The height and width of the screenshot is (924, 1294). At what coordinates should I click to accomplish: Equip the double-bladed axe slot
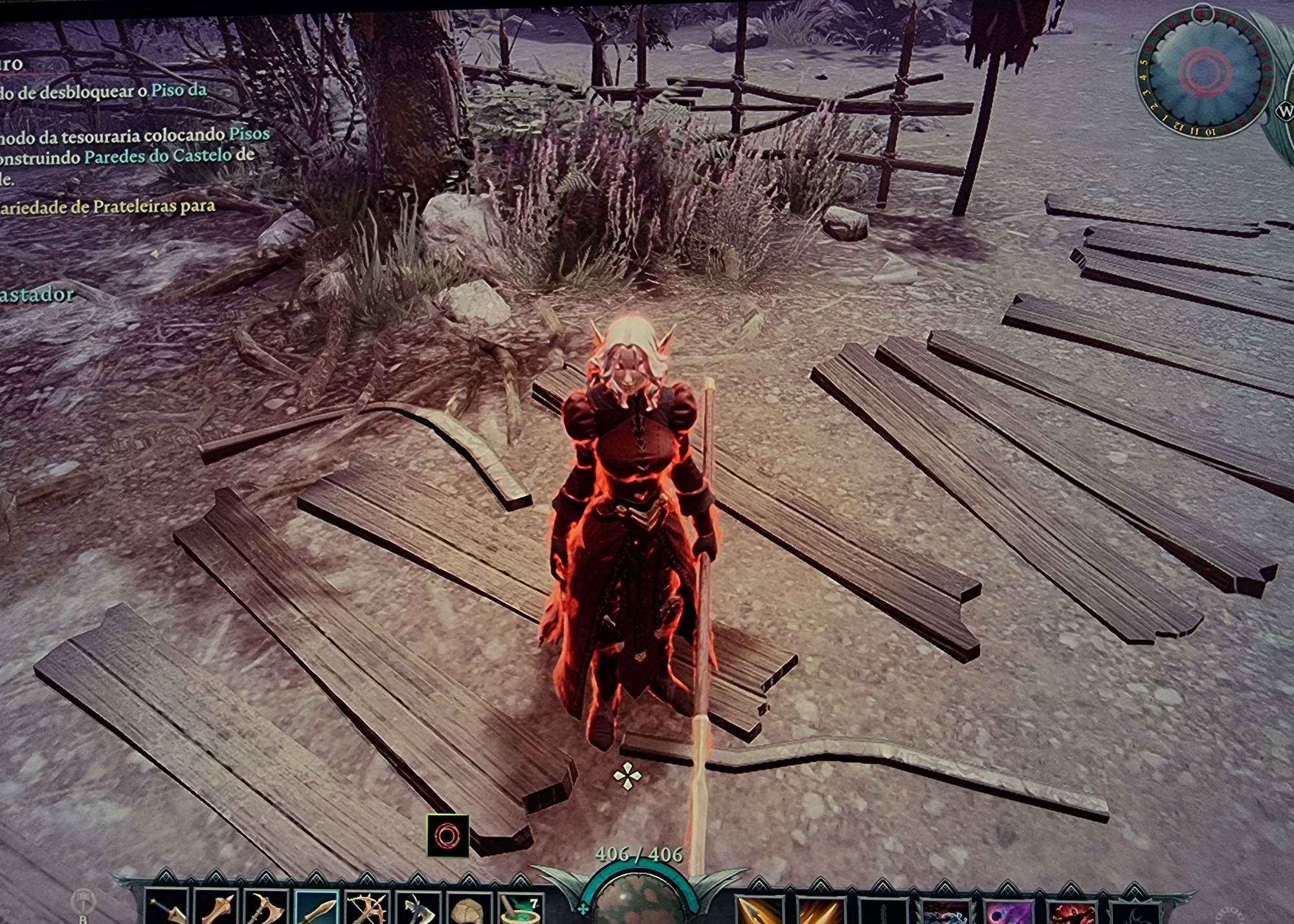click(266, 909)
